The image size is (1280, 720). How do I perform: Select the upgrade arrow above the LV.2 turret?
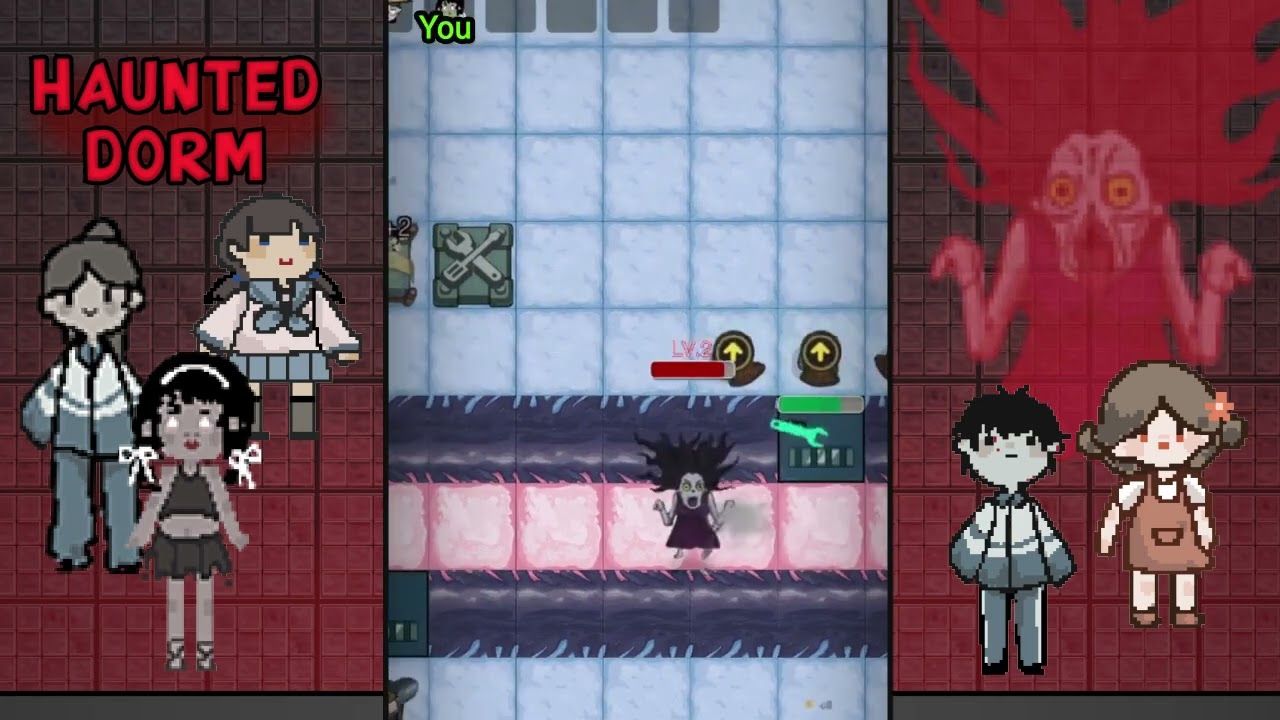(x=733, y=350)
